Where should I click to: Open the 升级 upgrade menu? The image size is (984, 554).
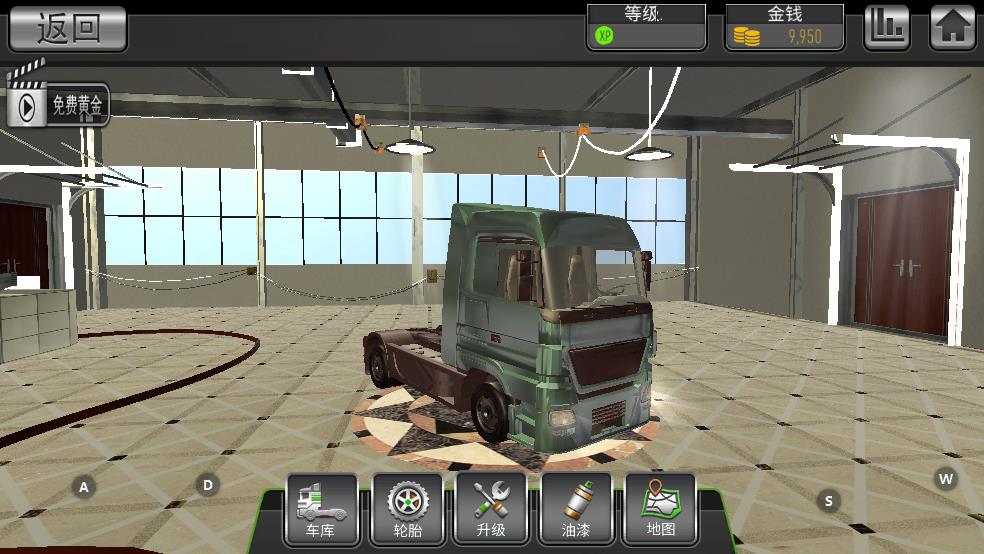pos(491,510)
